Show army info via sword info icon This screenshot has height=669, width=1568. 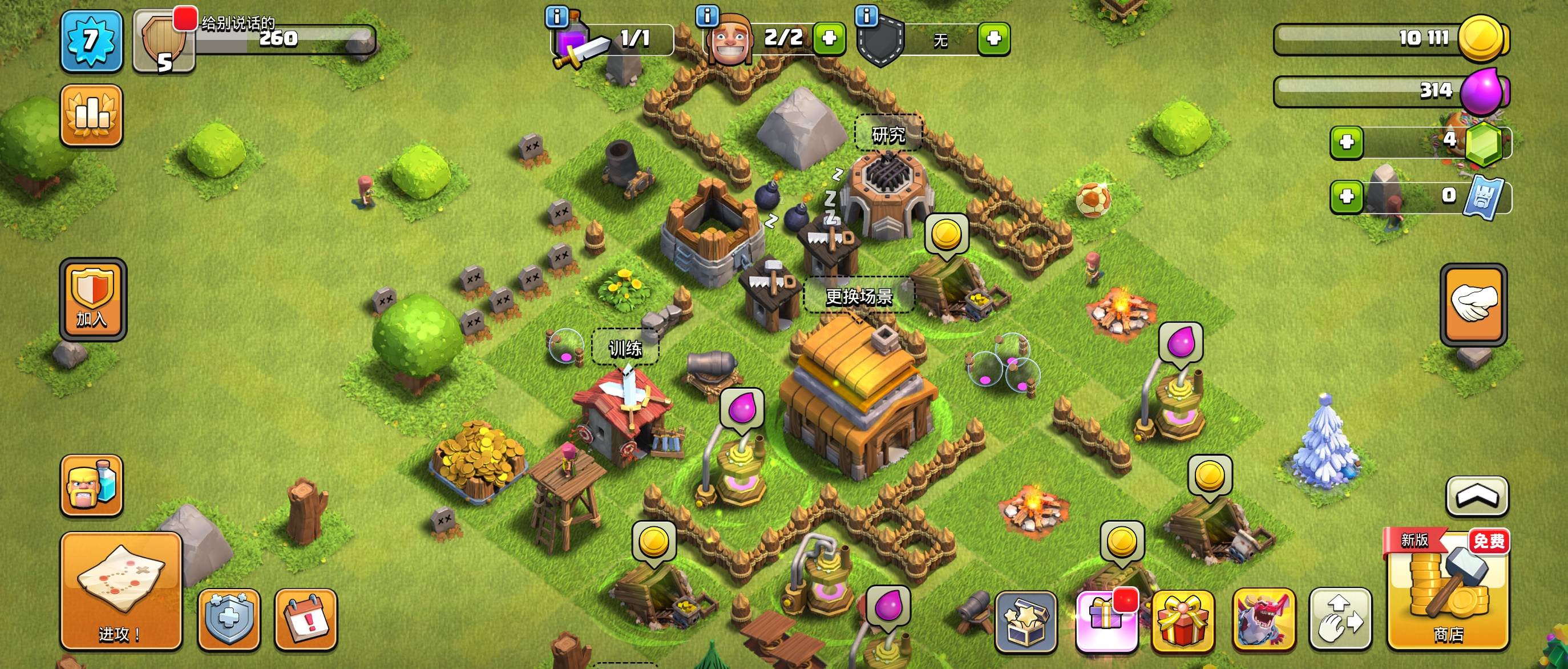[557, 17]
